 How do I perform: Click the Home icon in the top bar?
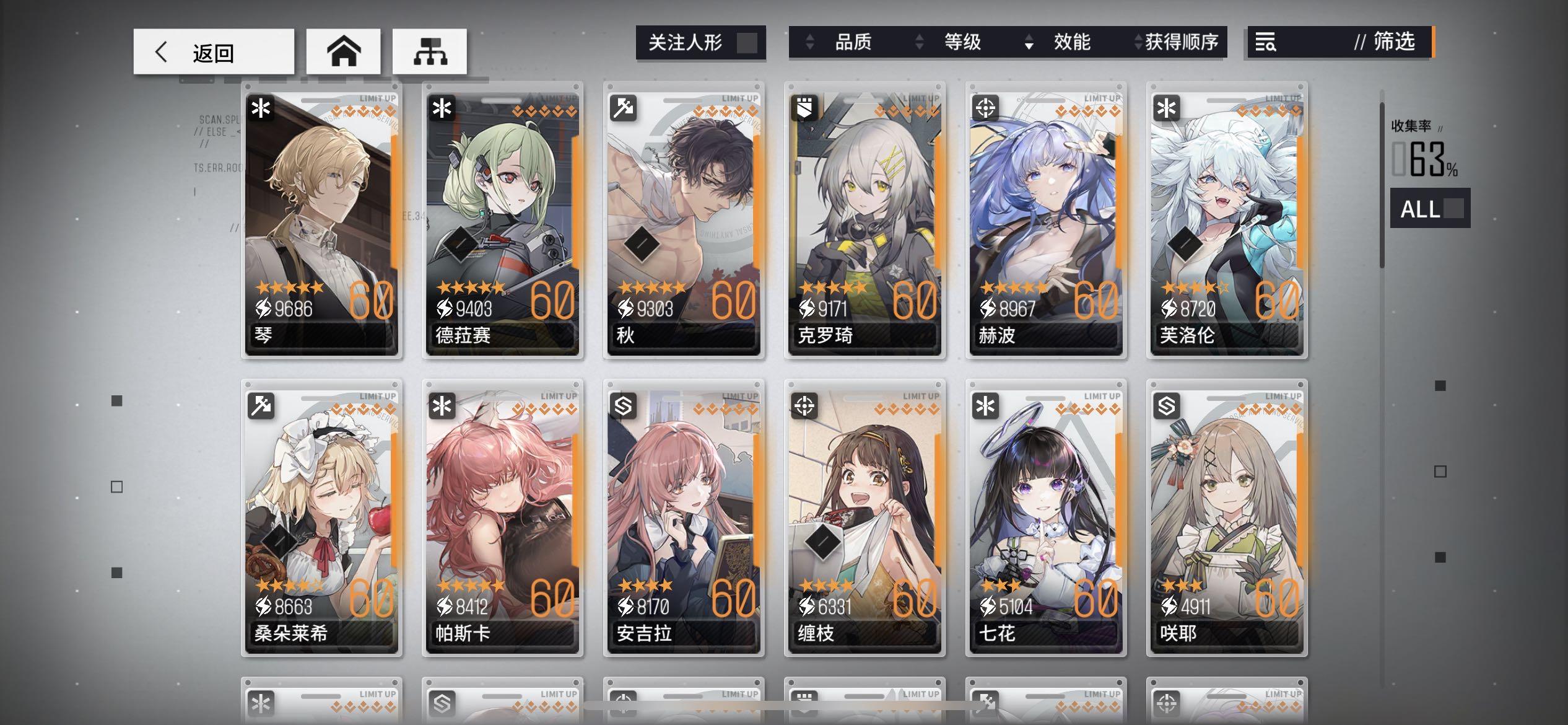[x=344, y=51]
